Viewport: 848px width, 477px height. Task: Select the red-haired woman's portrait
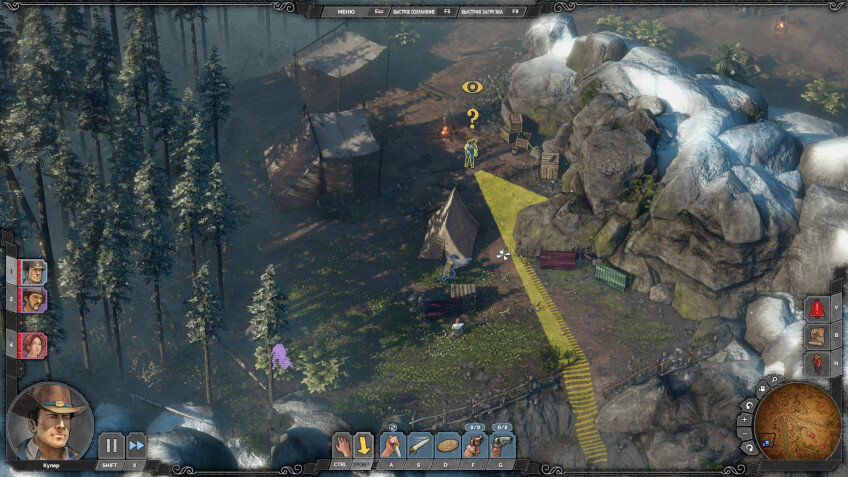click(x=33, y=345)
